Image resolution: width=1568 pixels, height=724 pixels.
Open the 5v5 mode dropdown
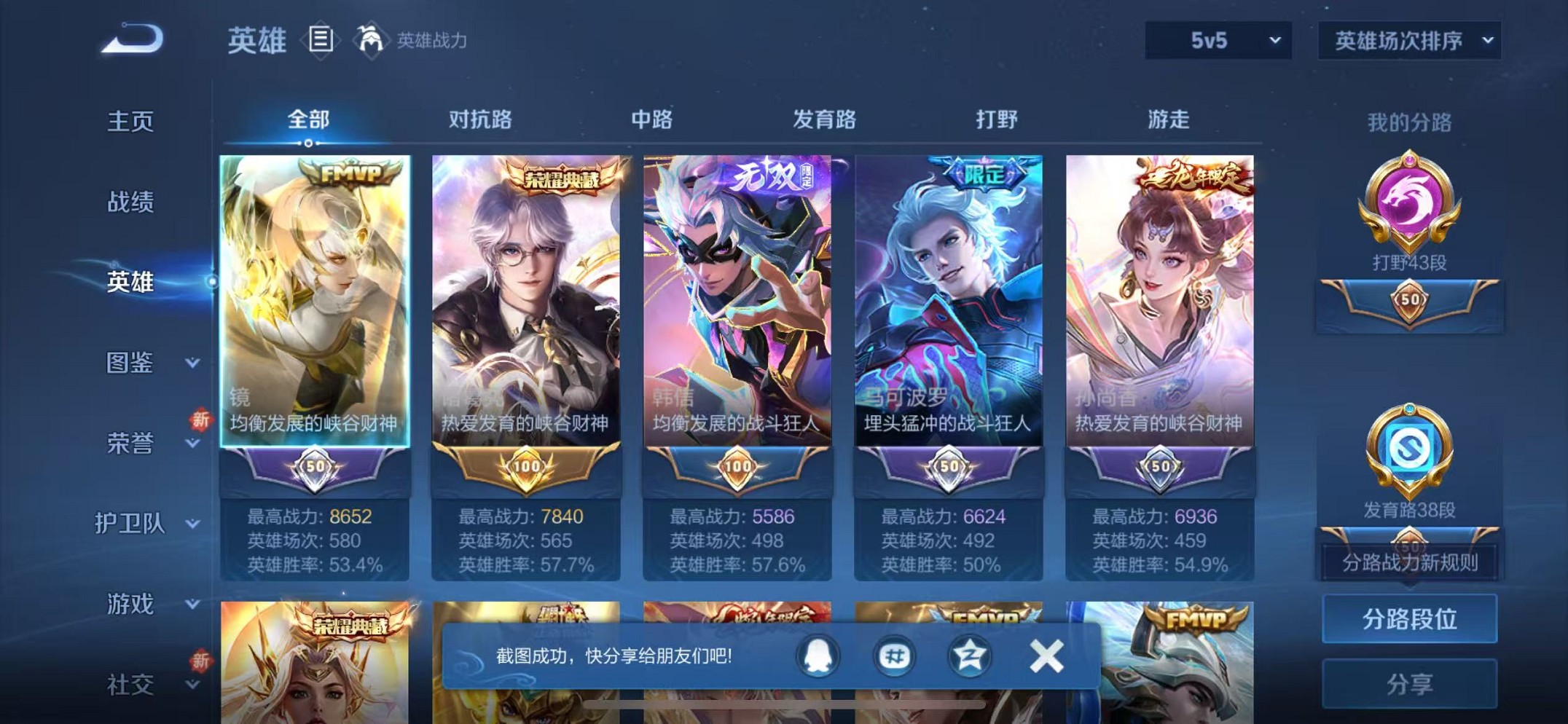click(1218, 40)
